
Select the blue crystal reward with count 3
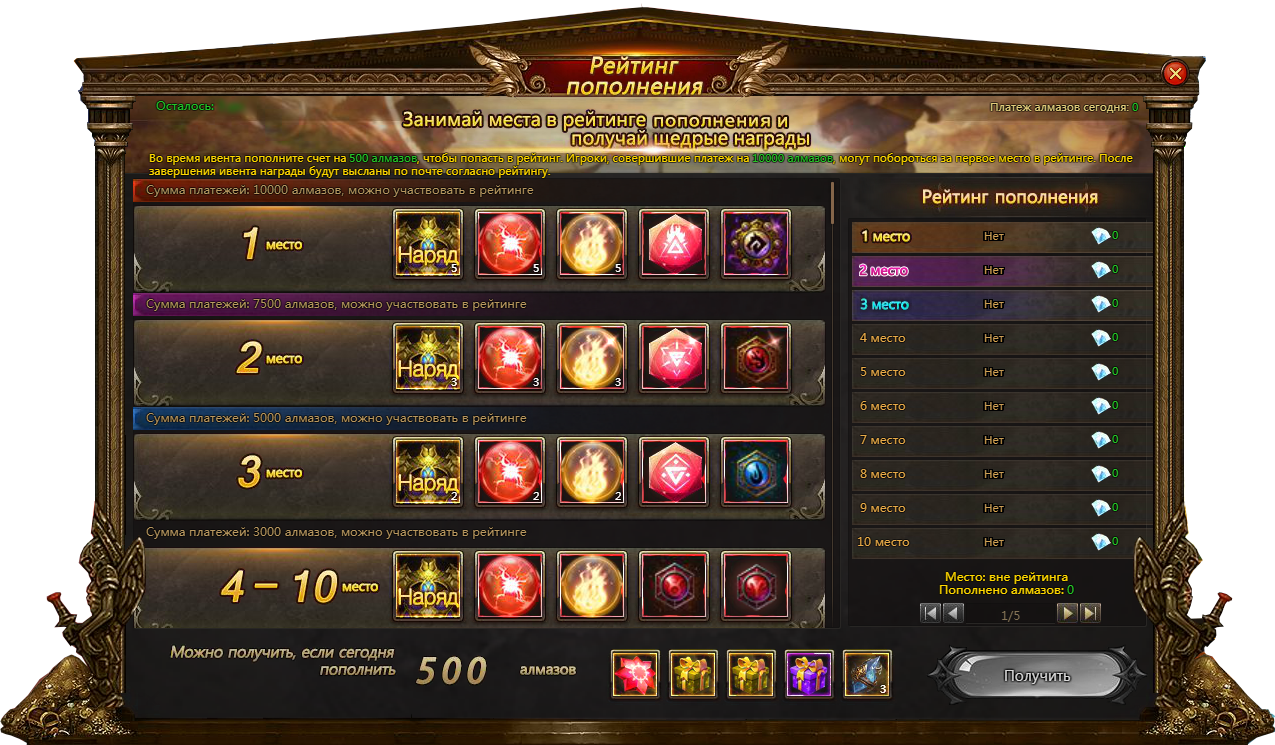tap(867, 673)
